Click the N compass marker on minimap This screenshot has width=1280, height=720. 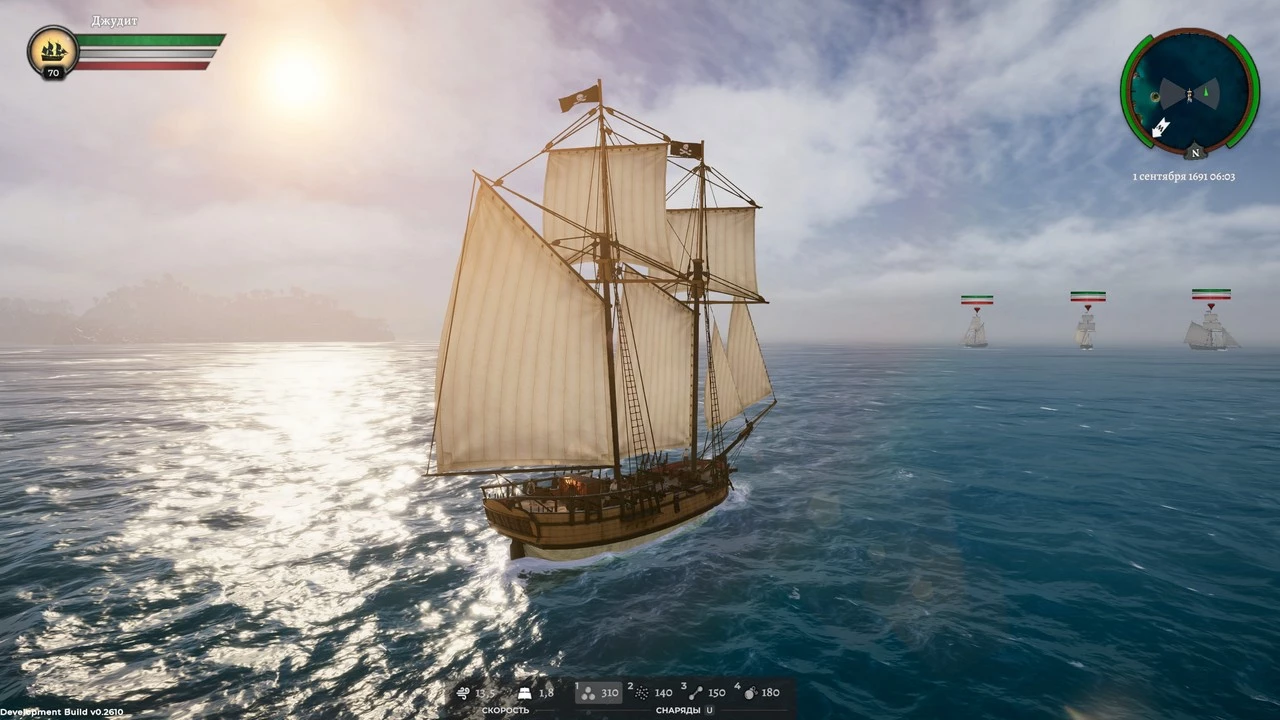tap(1194, 153)
